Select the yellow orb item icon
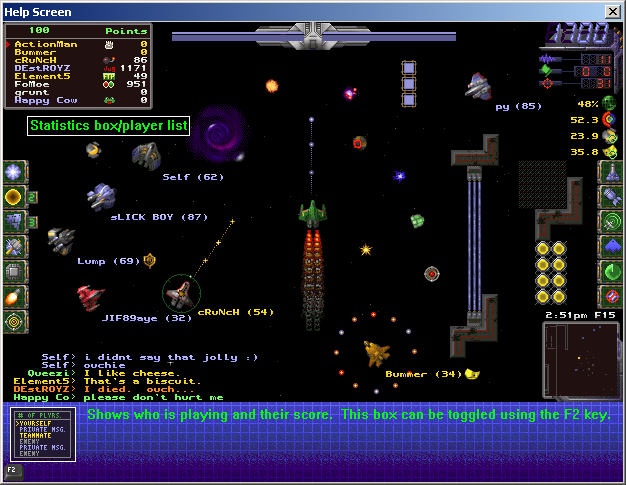 pos(14,196)
